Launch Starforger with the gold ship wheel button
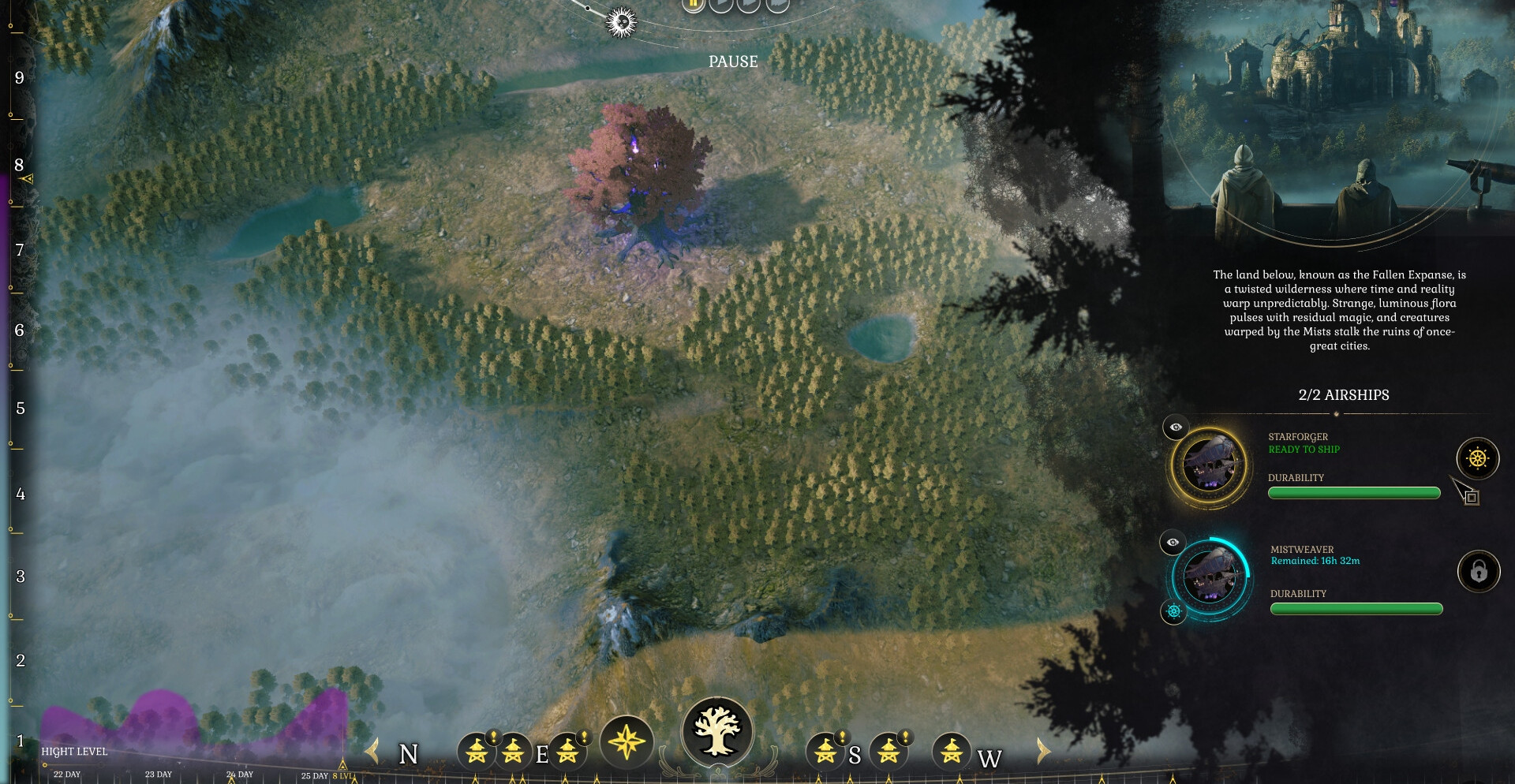Screen dimensions: 1515x784 [x=1477, y=458]
